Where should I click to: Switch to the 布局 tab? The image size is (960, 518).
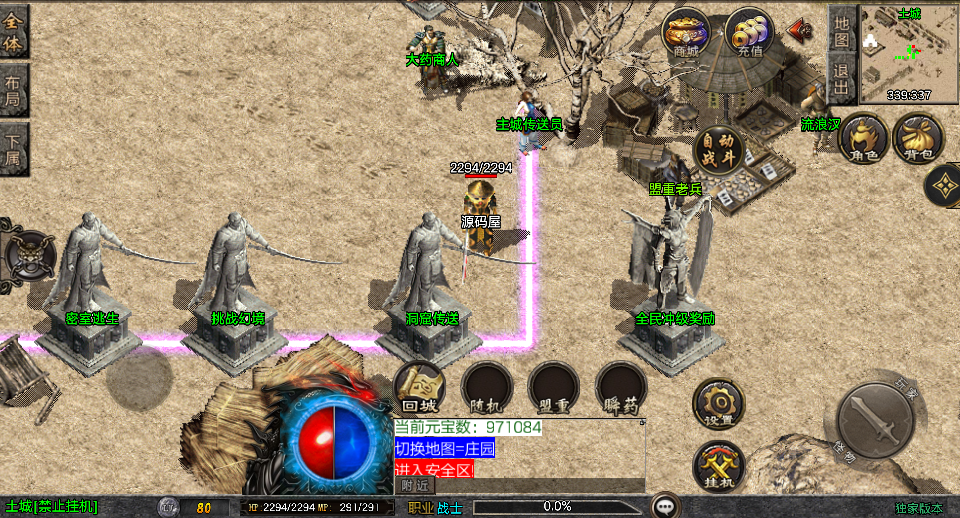click(14, 92)
